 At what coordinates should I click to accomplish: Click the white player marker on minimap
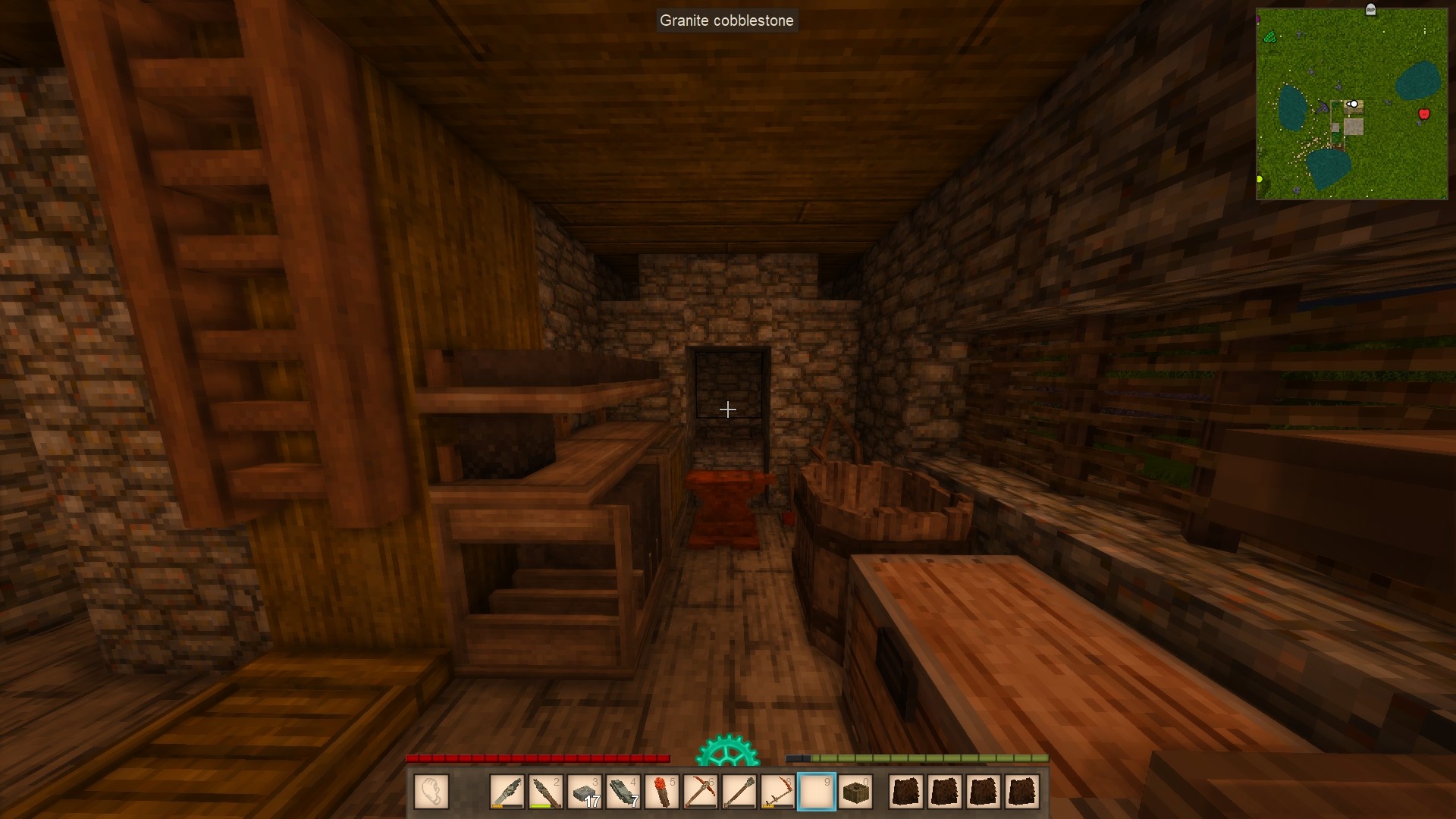tap(1353, 104)
